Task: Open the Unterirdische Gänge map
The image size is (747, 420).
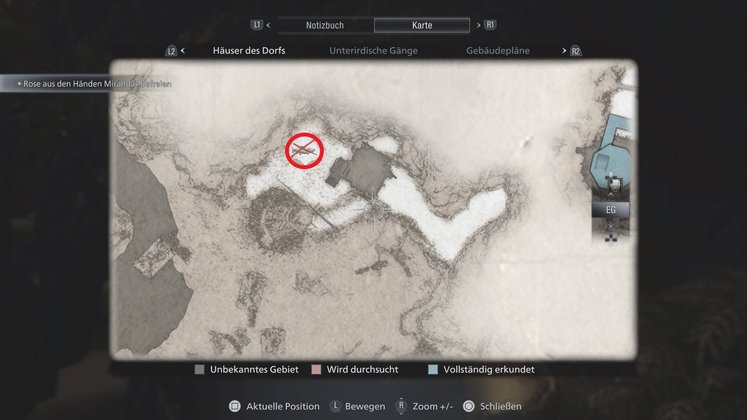Action: (x=373, y=50)
